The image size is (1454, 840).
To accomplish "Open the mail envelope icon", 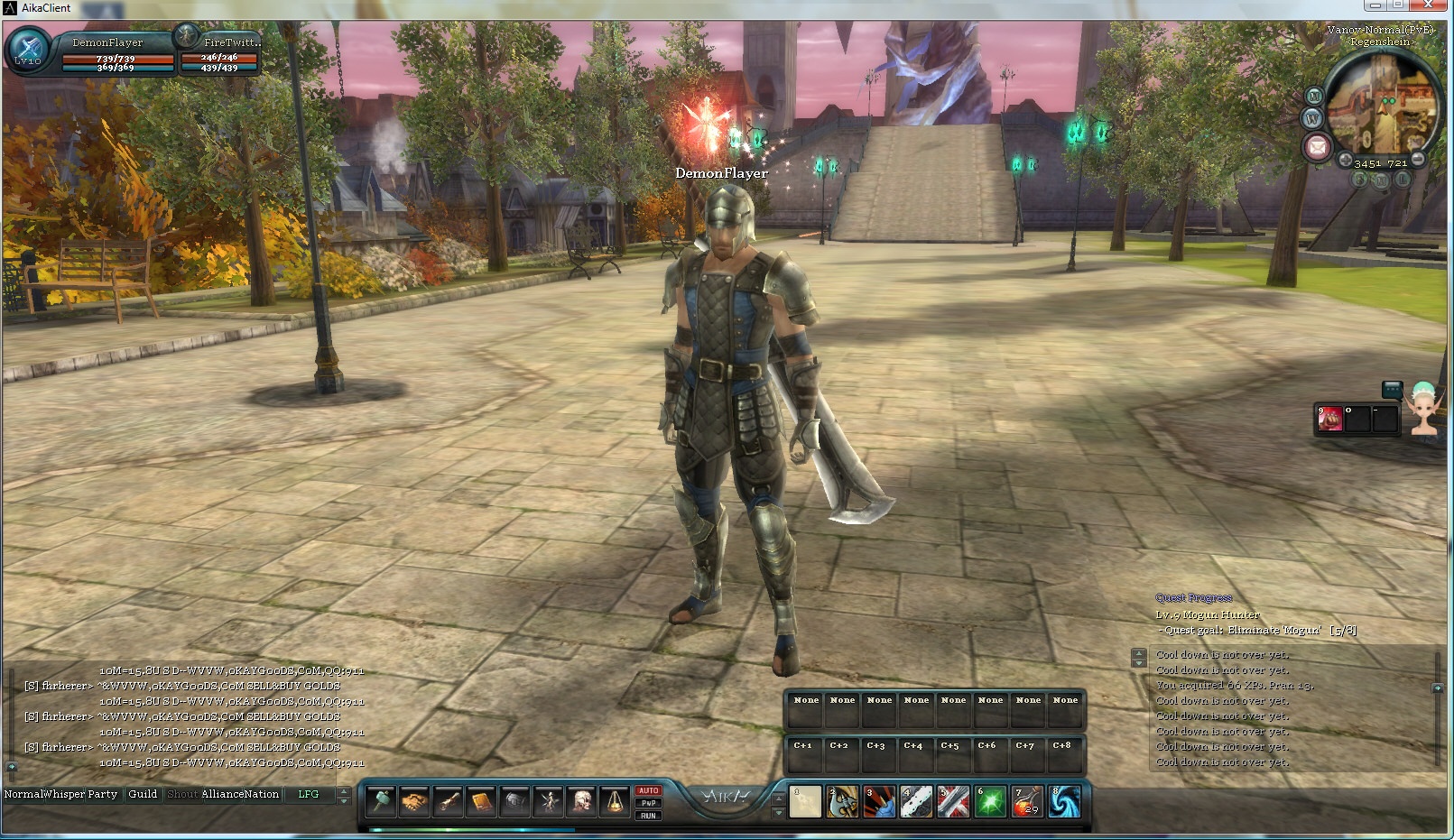I will tap(1317, 146).
